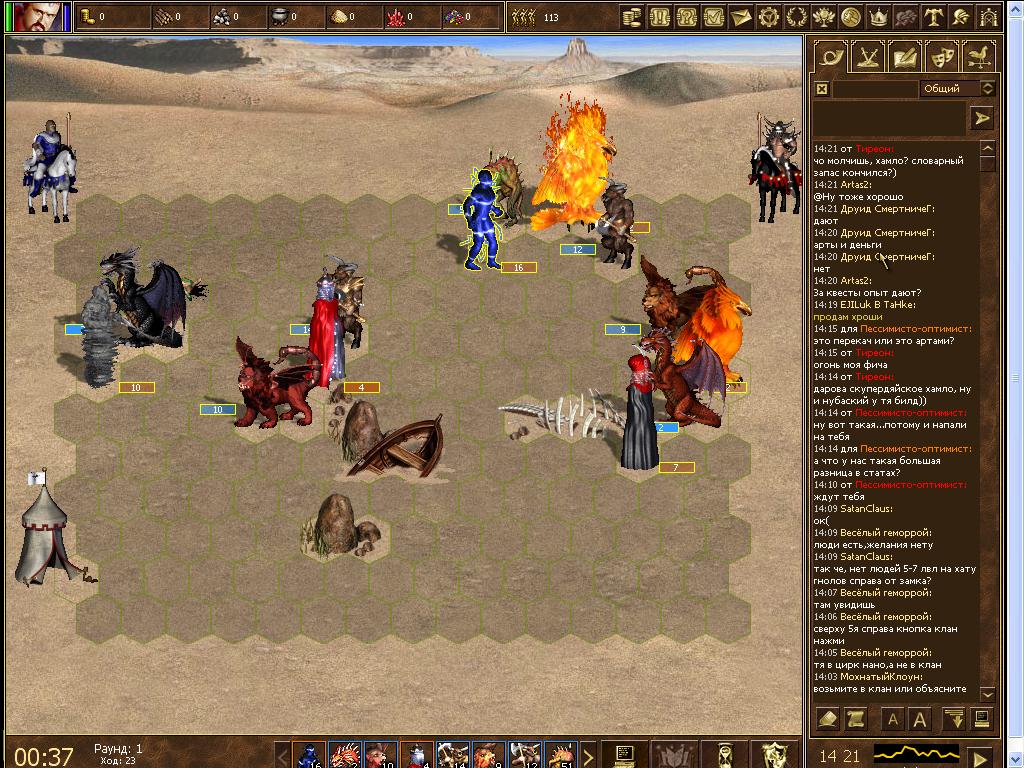Open the envelope mail icon
The width and height of the screenshot is (1024, 768).
click(x=741, y=17)
